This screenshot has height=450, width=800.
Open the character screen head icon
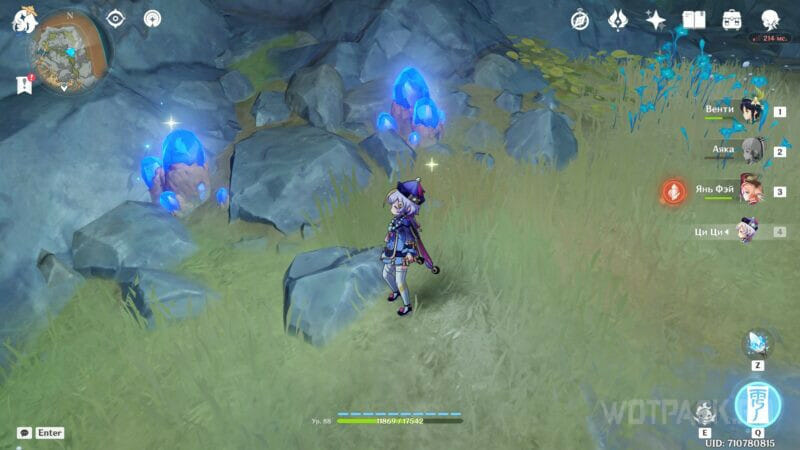coord(770,19)
